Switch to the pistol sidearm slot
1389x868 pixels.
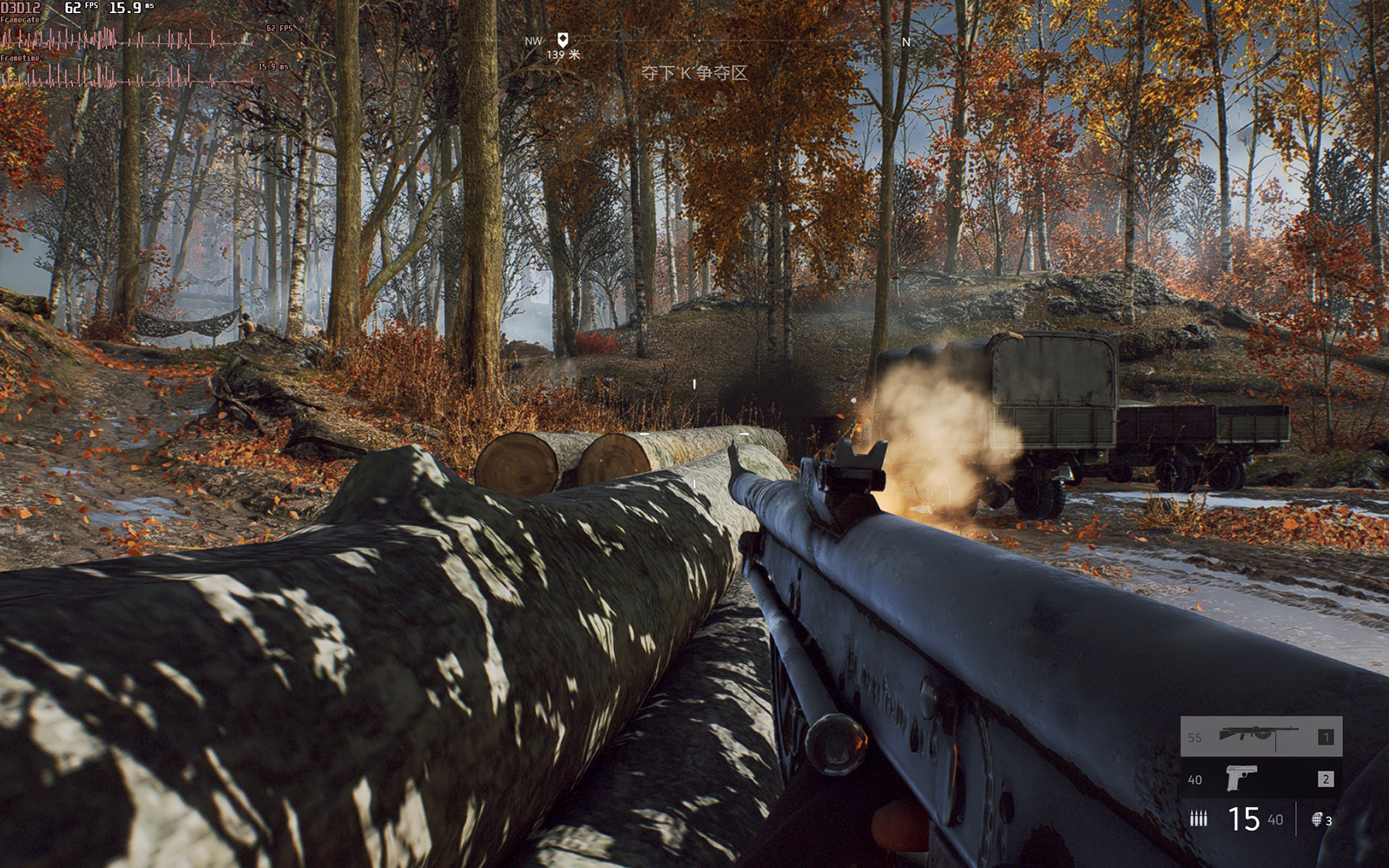point(1261,778)
